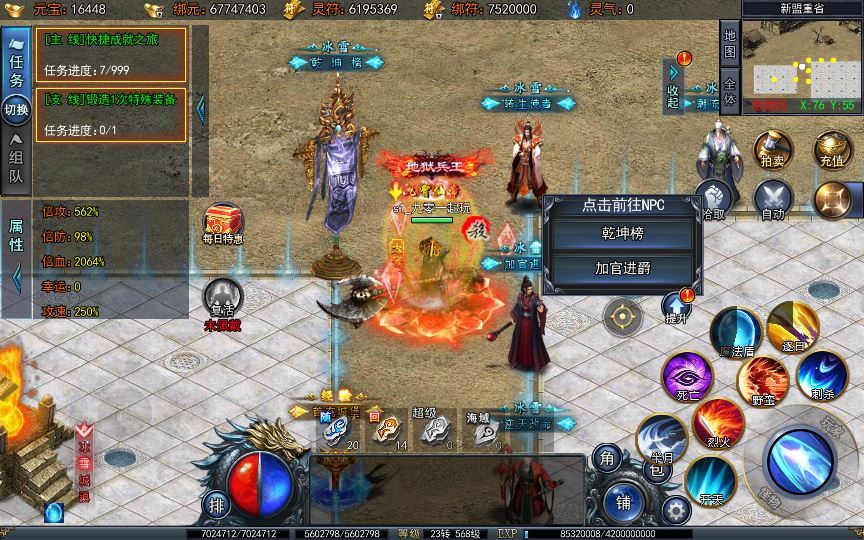Choose the 加官进爵 NPC option
This screenshot has height=540, width=864.
[623, 269]
